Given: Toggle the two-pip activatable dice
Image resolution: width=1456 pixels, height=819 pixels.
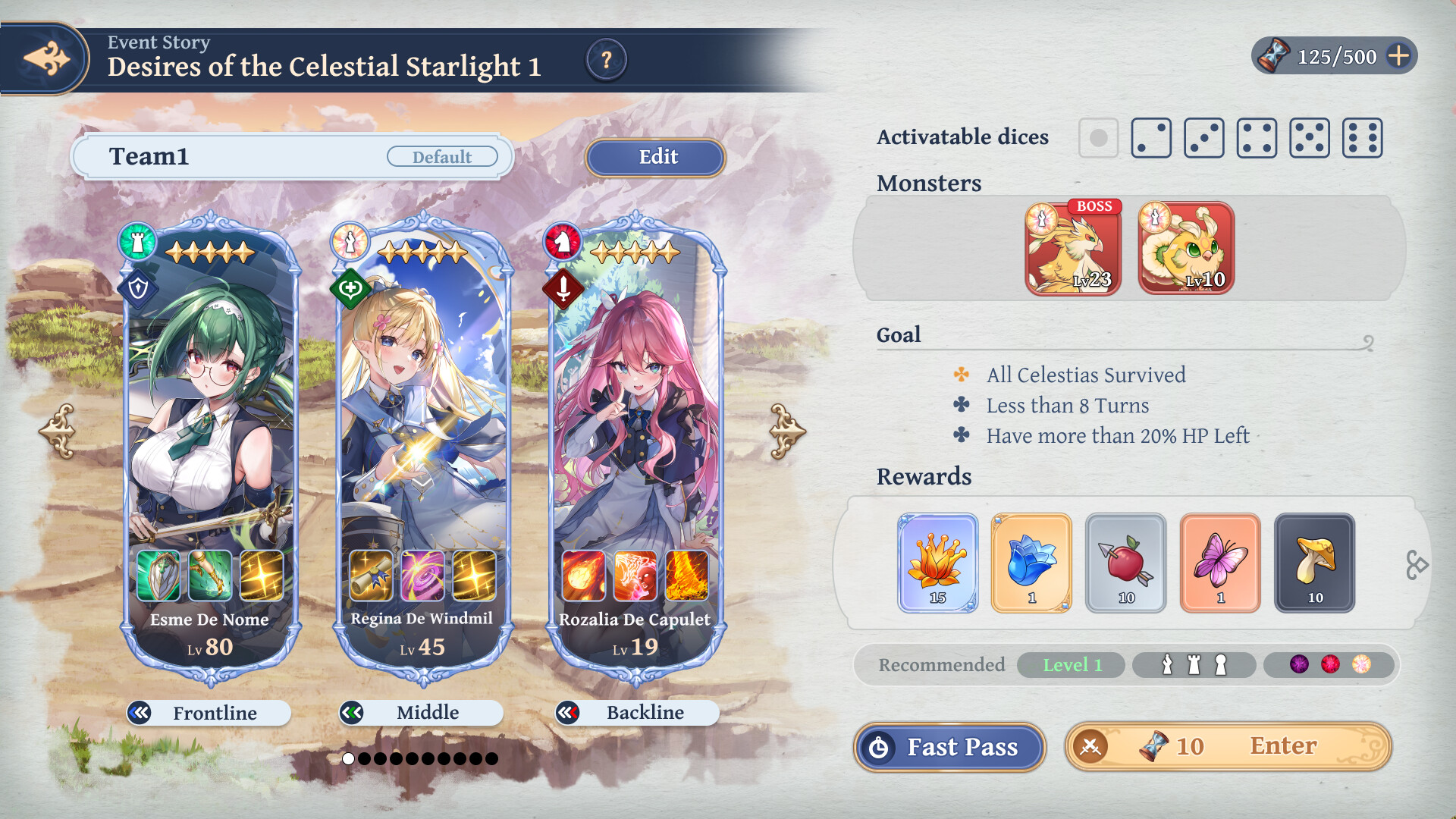Looking at the screenshot, I should 1151,137.
